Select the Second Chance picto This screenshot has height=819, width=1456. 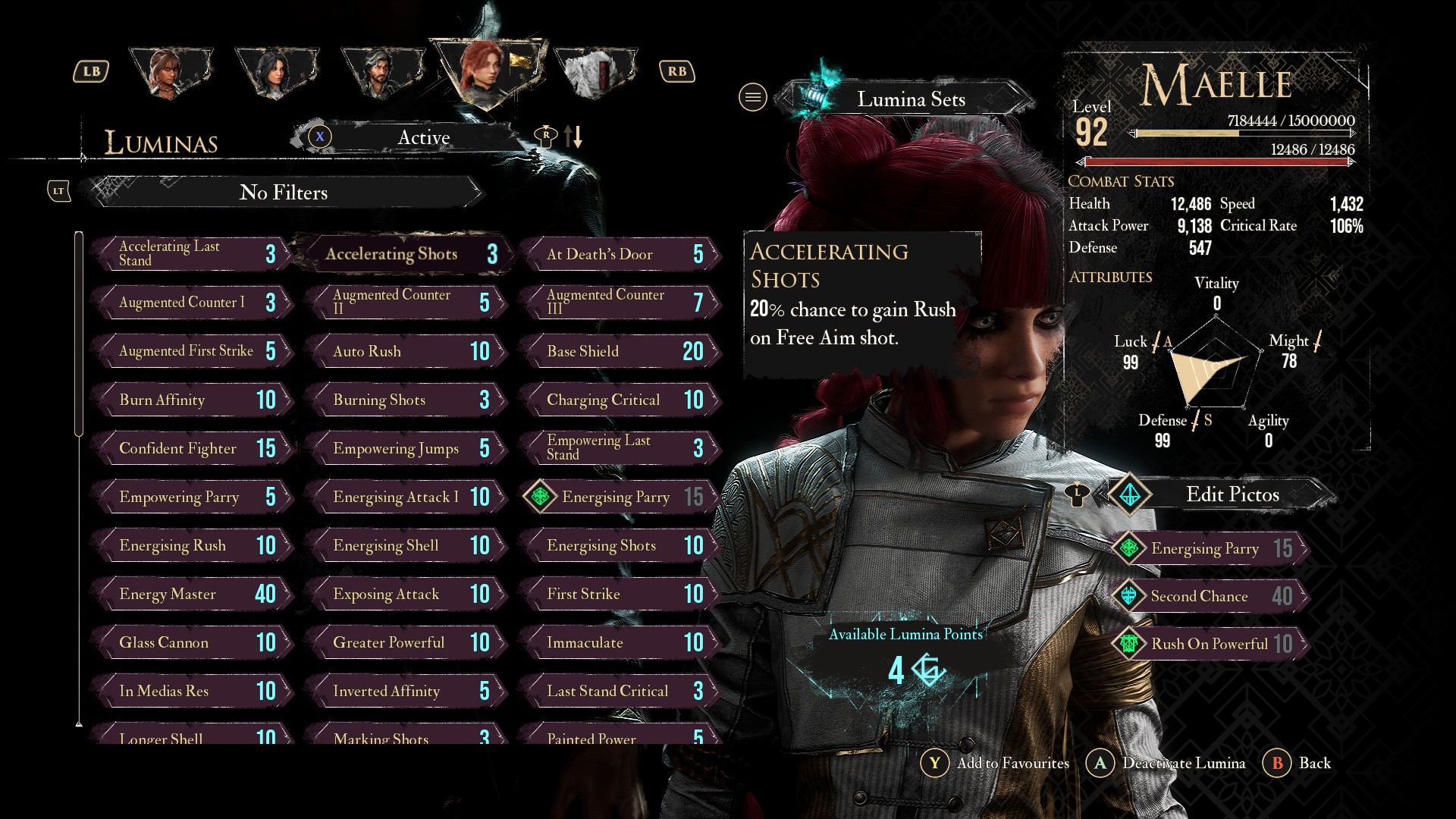pyautogui.click(x=1211, y=596)
